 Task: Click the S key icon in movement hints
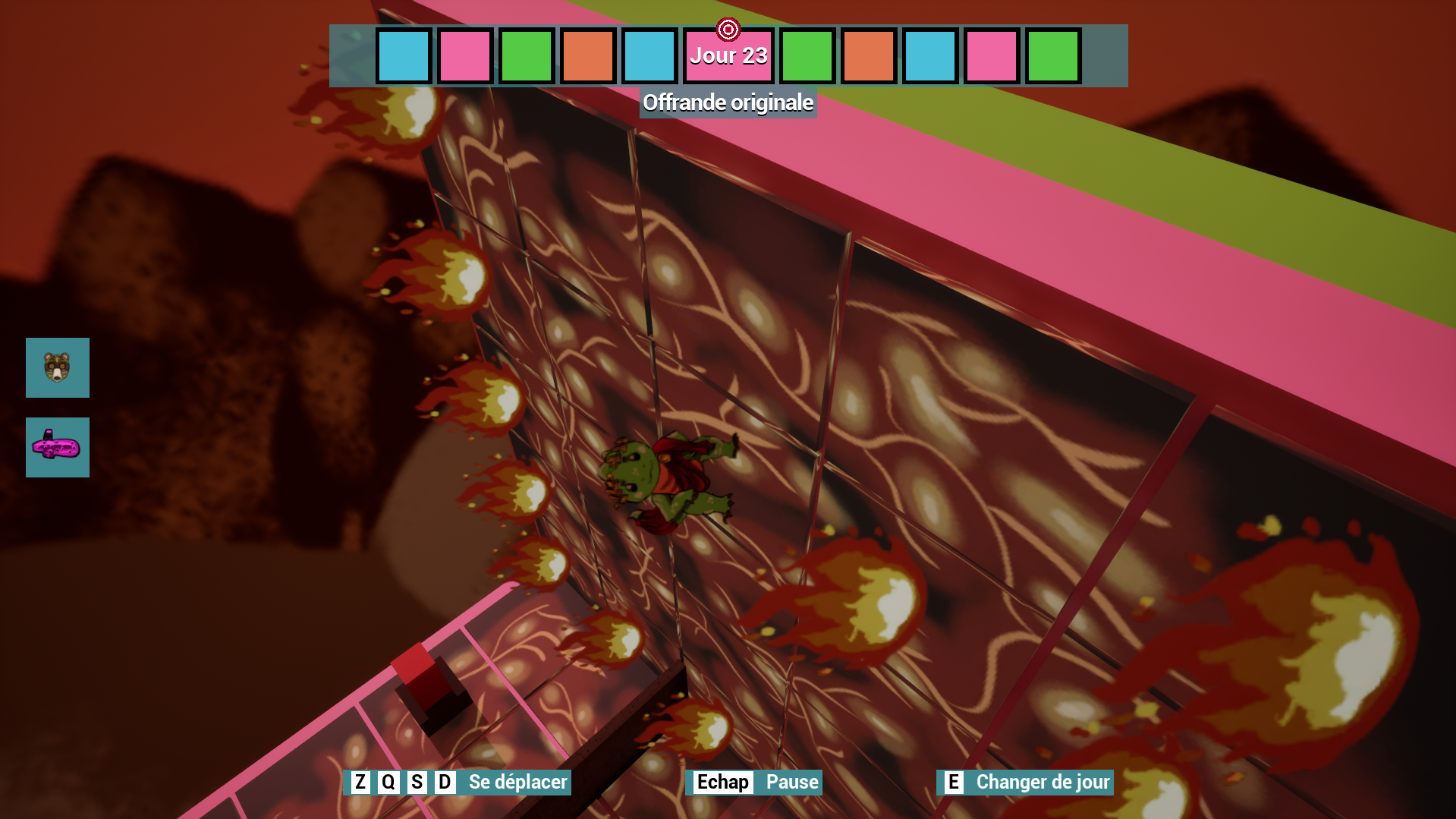tap(417, 782)
